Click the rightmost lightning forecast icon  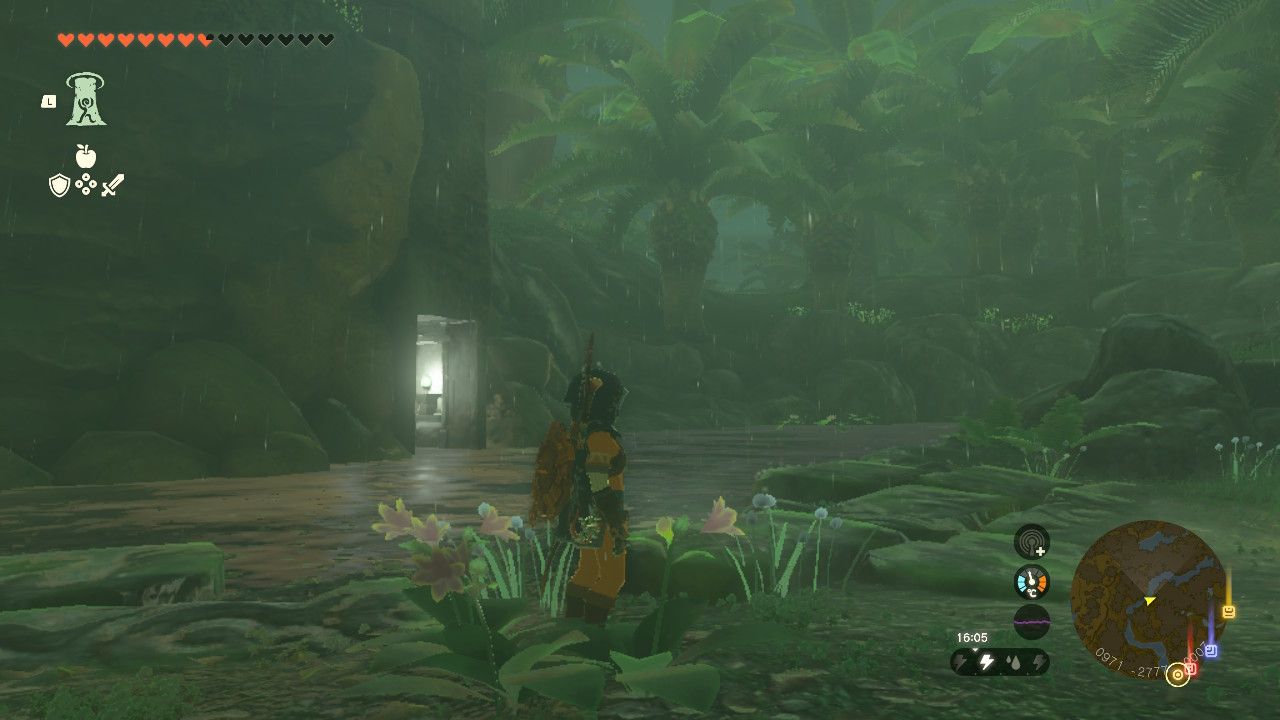point(1039,661)
